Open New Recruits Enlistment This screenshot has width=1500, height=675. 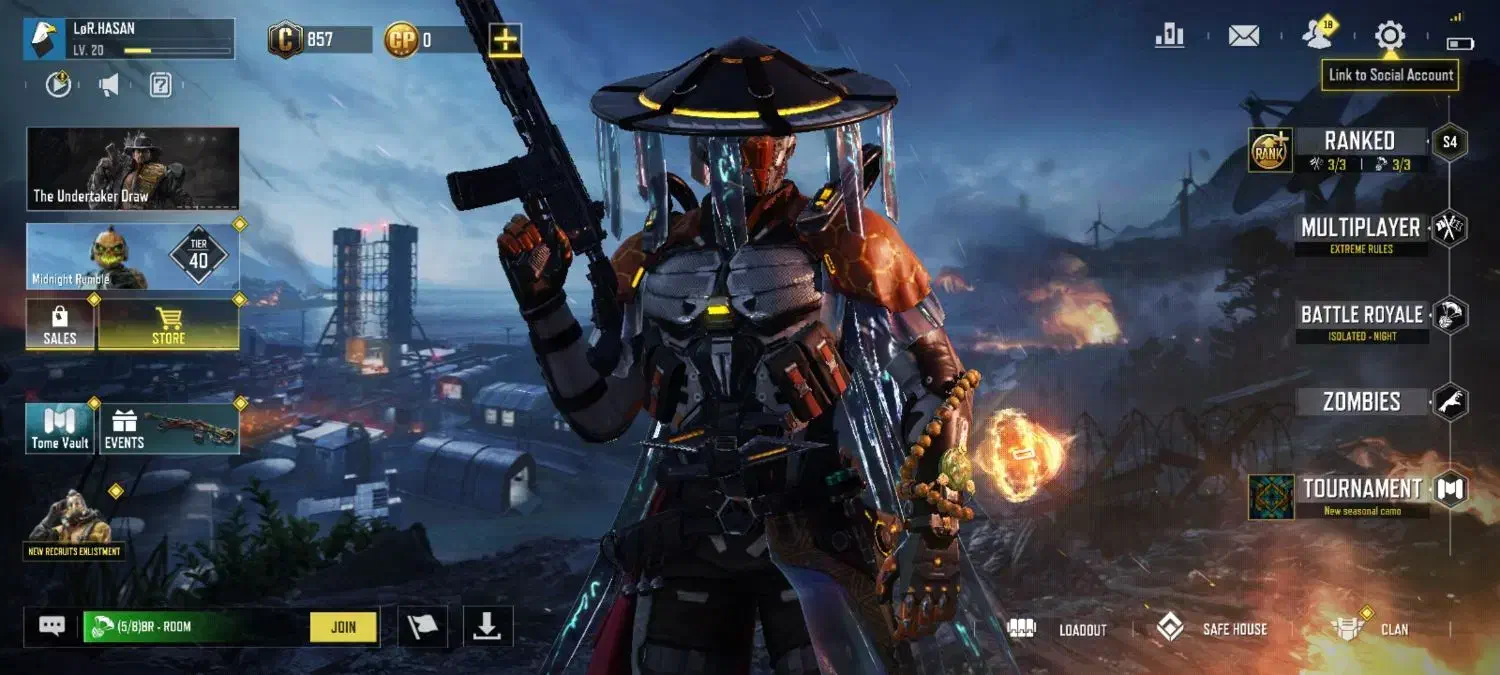pyautogui.click(x=74, y=524)
